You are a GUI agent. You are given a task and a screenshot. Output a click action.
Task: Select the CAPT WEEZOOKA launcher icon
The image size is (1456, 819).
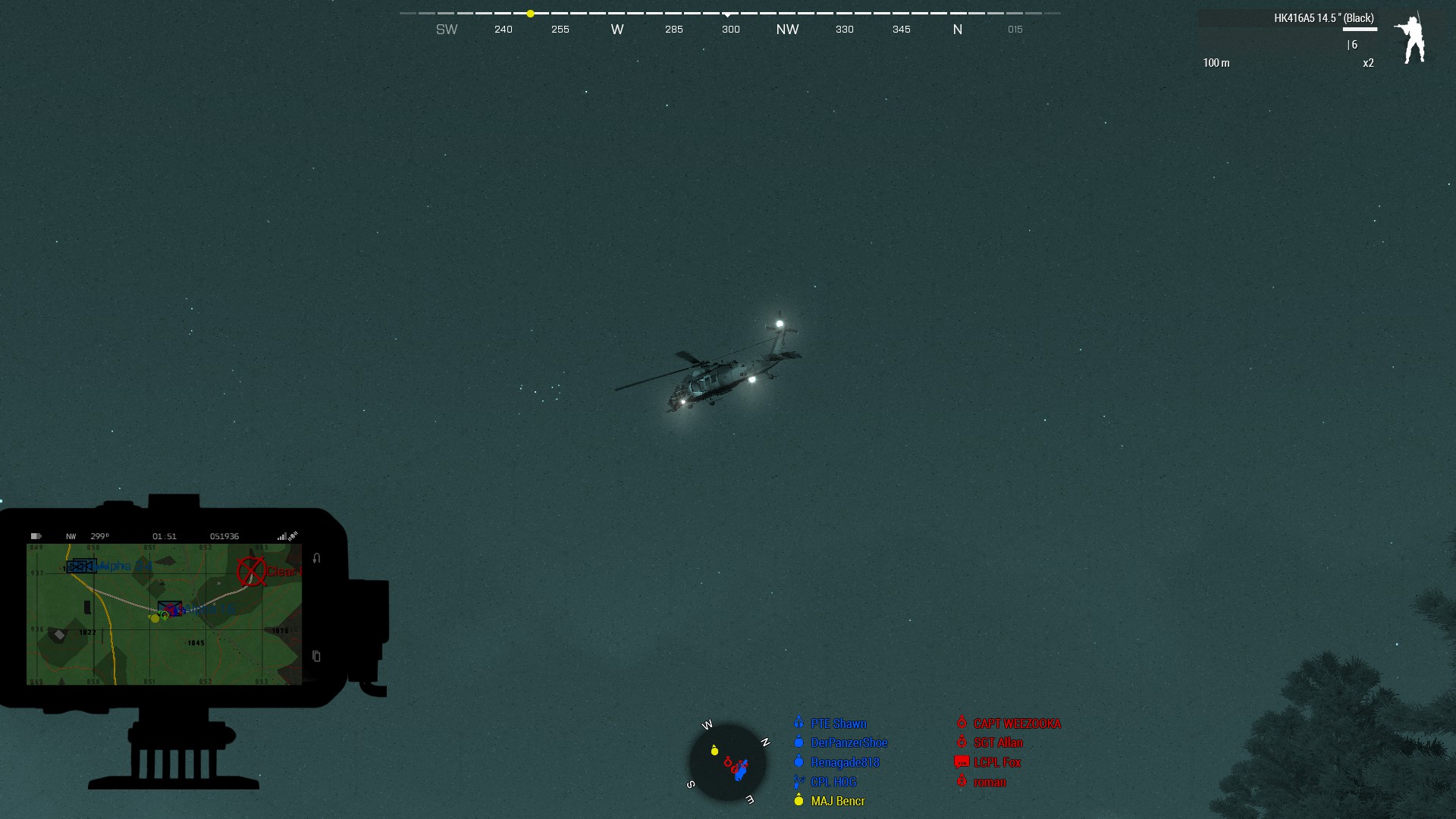click(962, 723)
